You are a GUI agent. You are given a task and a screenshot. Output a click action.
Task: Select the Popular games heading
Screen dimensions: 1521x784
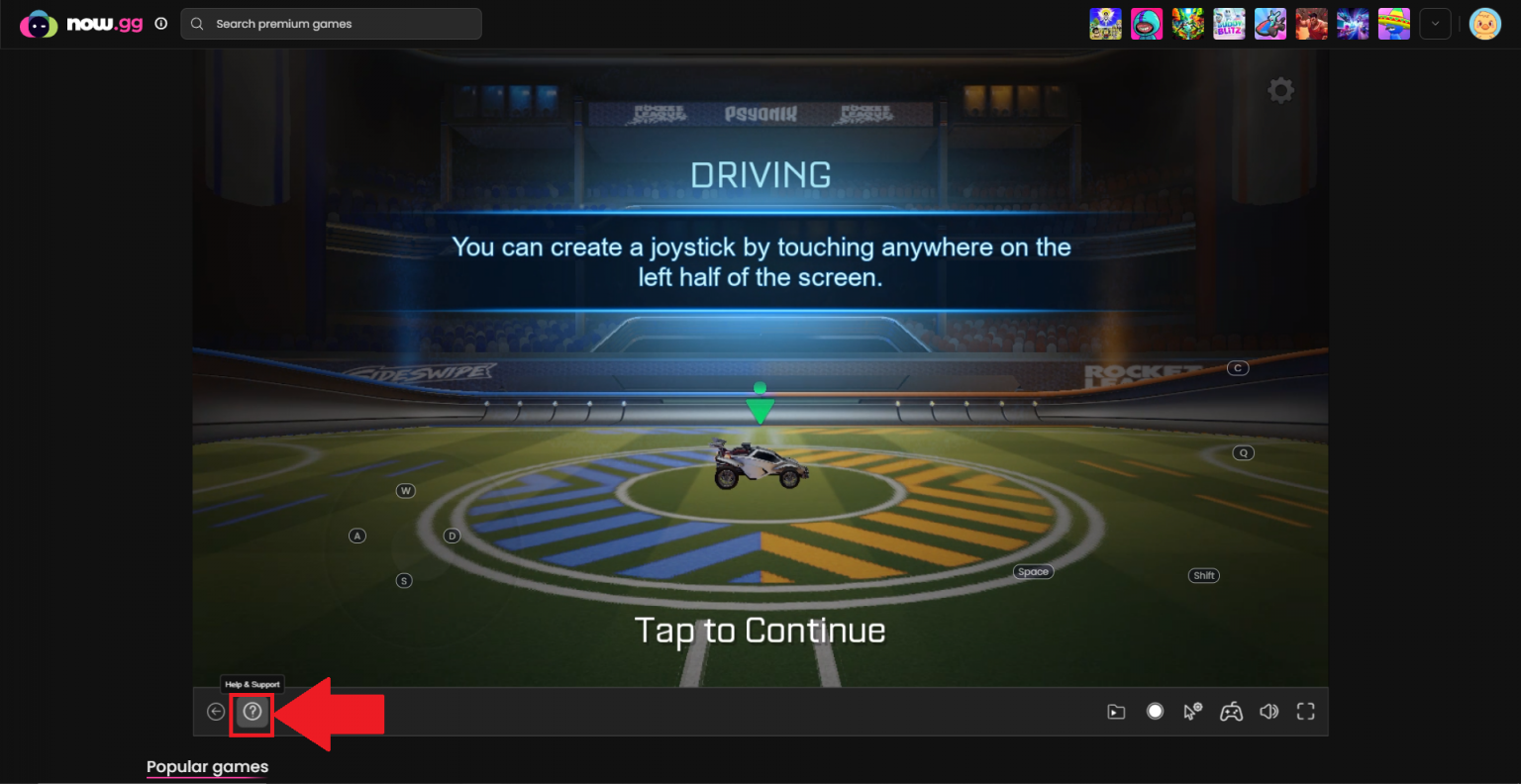click(x=207, y=766)
